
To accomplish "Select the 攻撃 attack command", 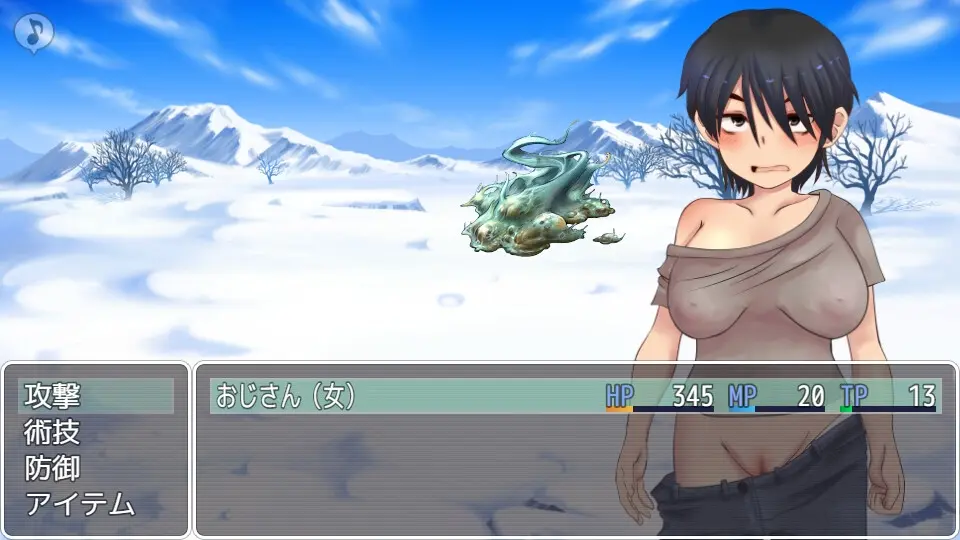I will coord(95,396).
